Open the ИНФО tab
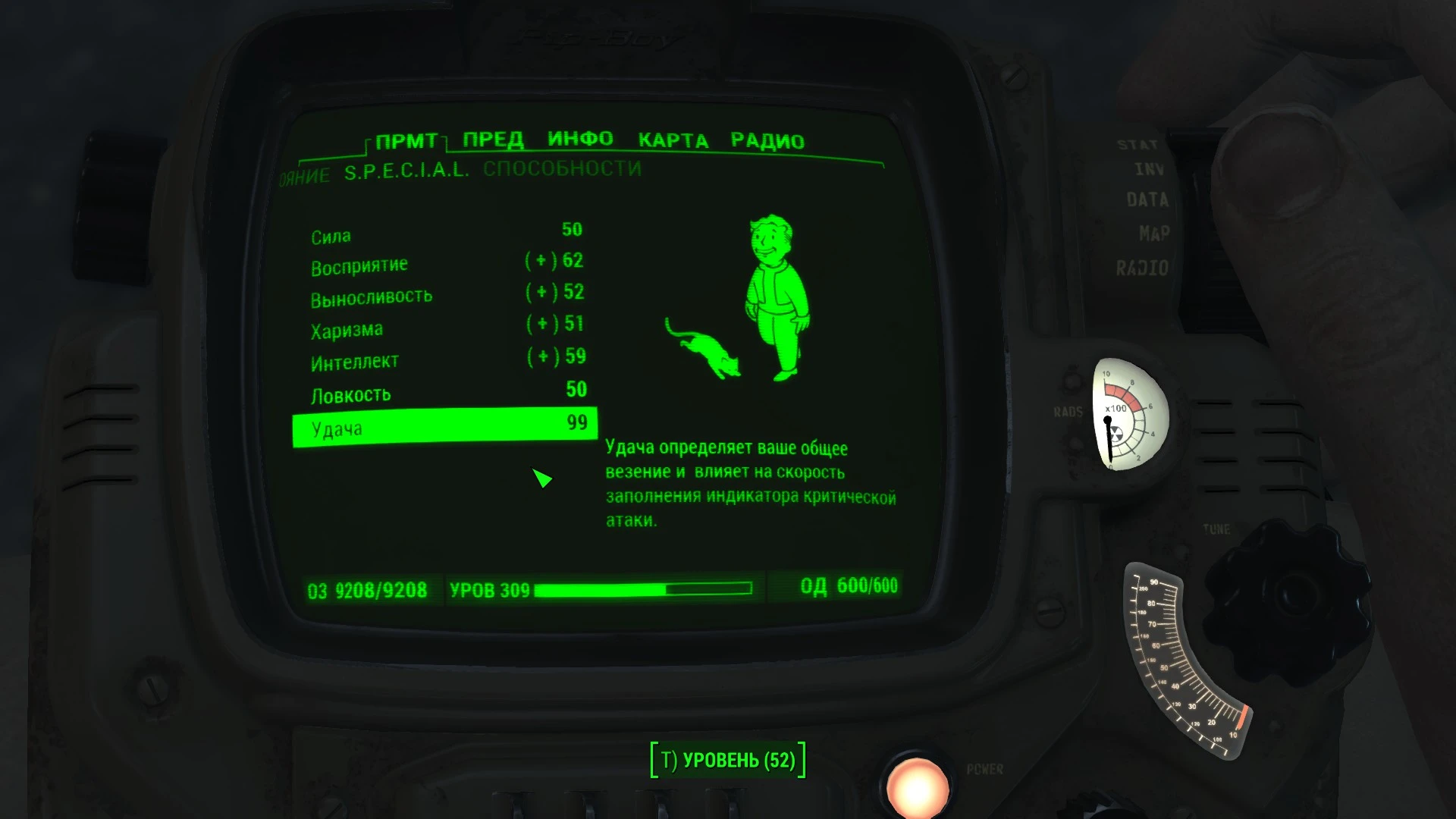This screenshot has height=819, width=1456. point(580,139)
